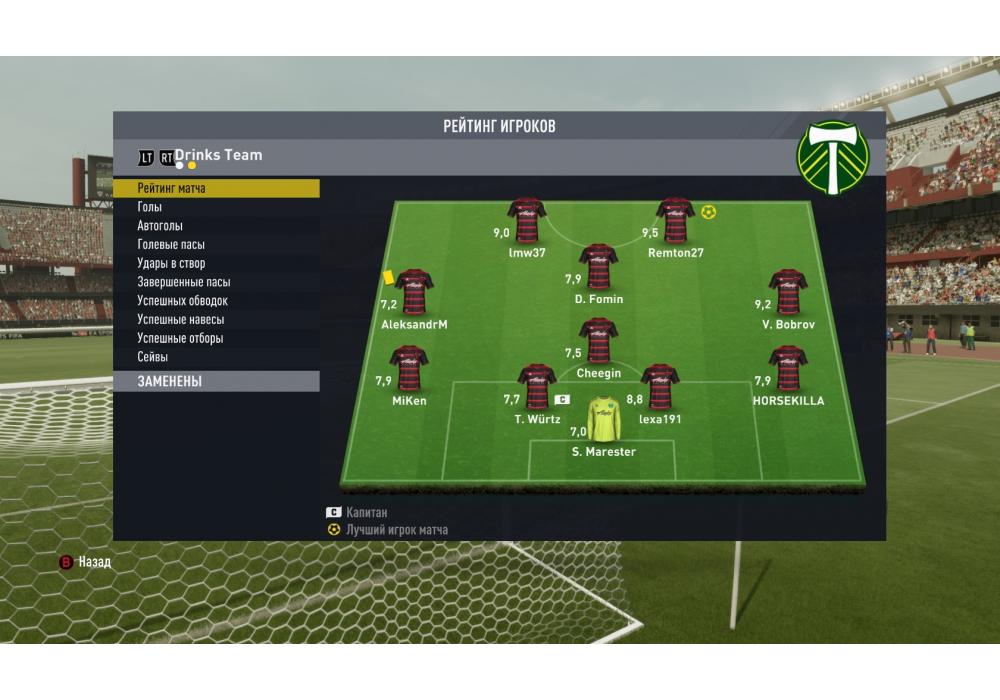The width and height of the screenshot is (1000, 700).
Task: Click player lmw37's shirt
Action: coord(527,220)
